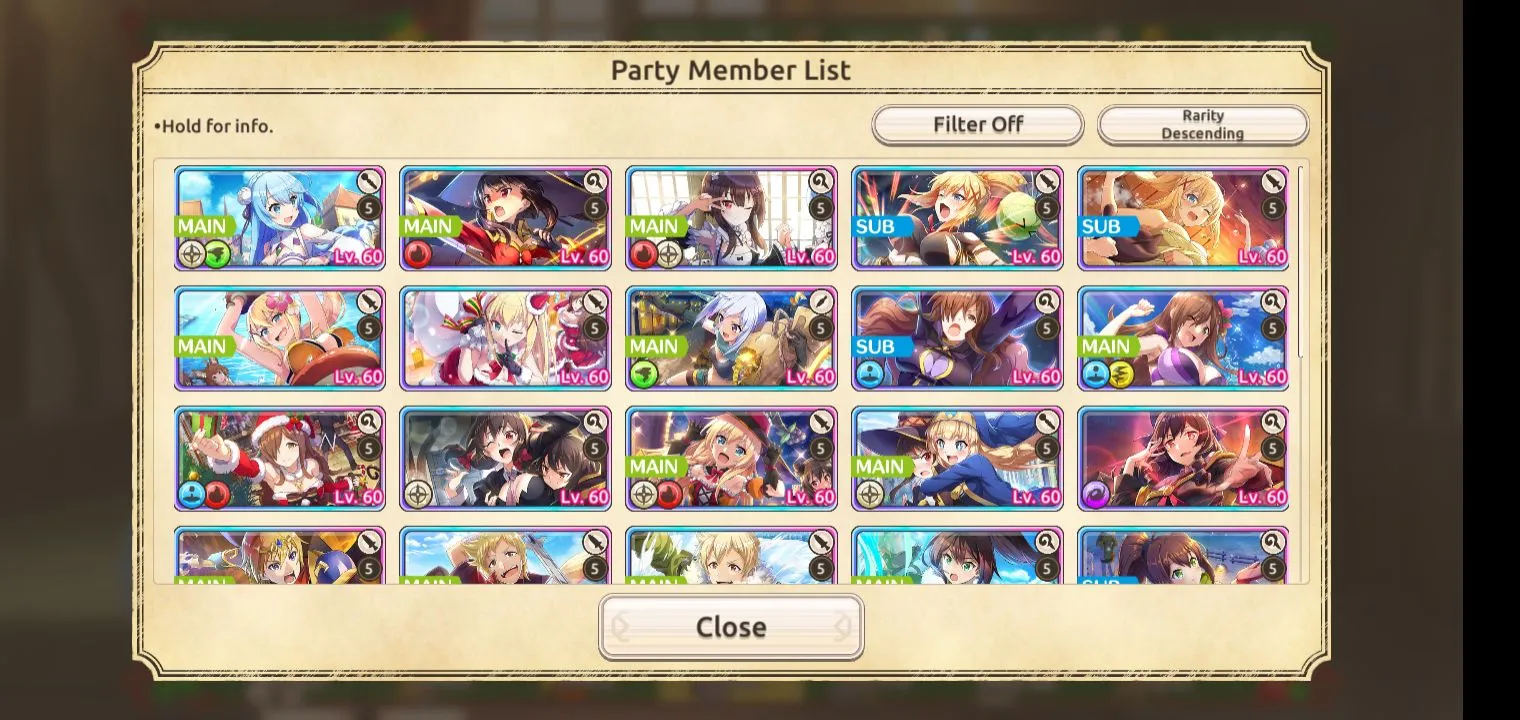1520x720 pixels.
Task: Select the red-eyed girl on crimson background
Action: tap(1183, 458)
